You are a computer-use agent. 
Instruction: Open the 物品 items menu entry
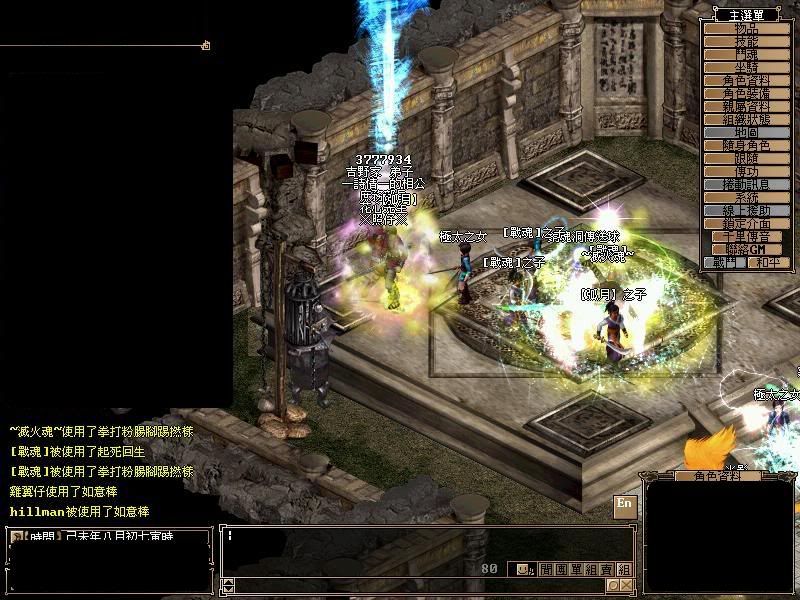[x=745, y=28]
